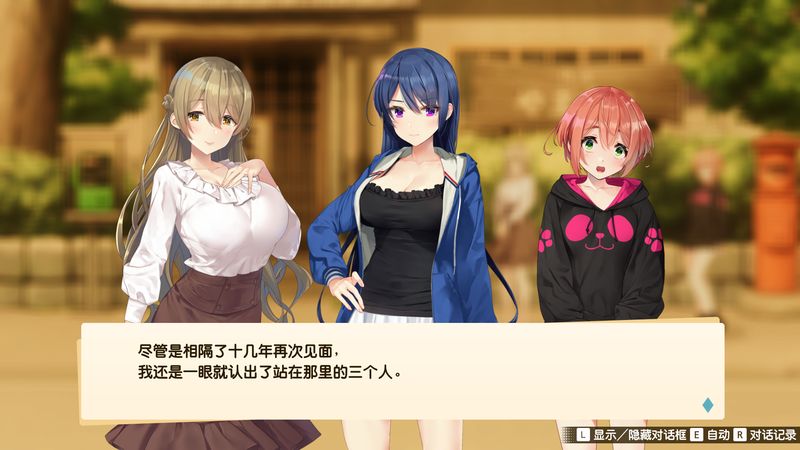Open the 对话记录 dialogue log
The width and height of the screenshot is (800, 450).
tap(771, 436)
